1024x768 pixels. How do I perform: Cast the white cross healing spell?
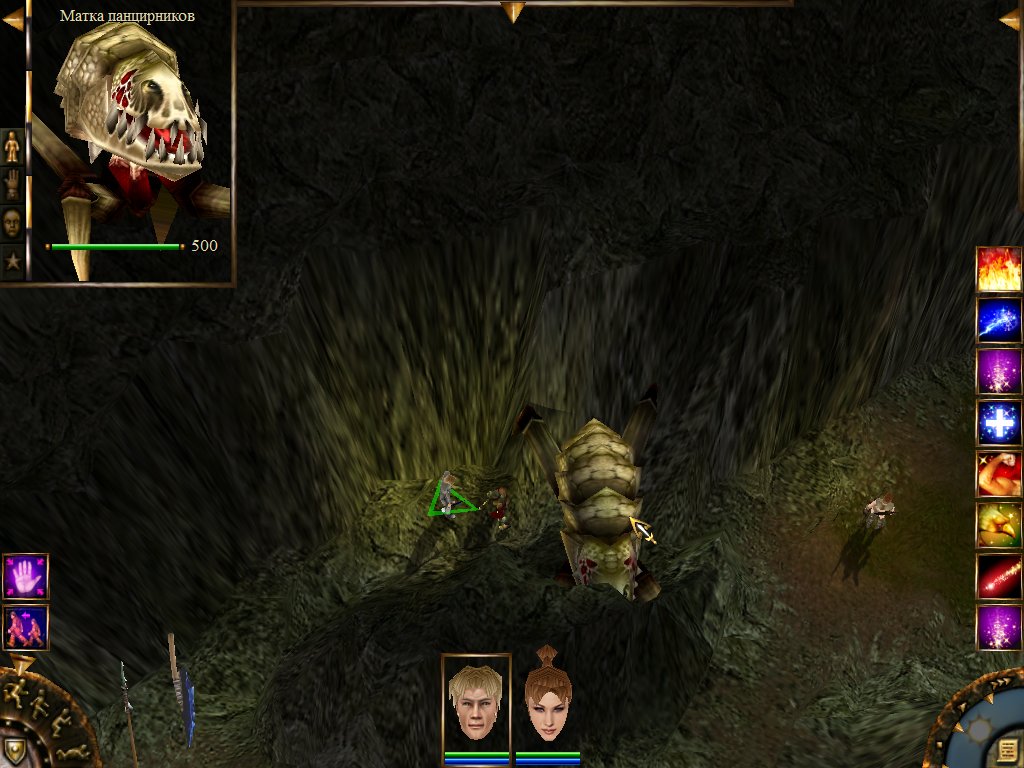point(998,423)
